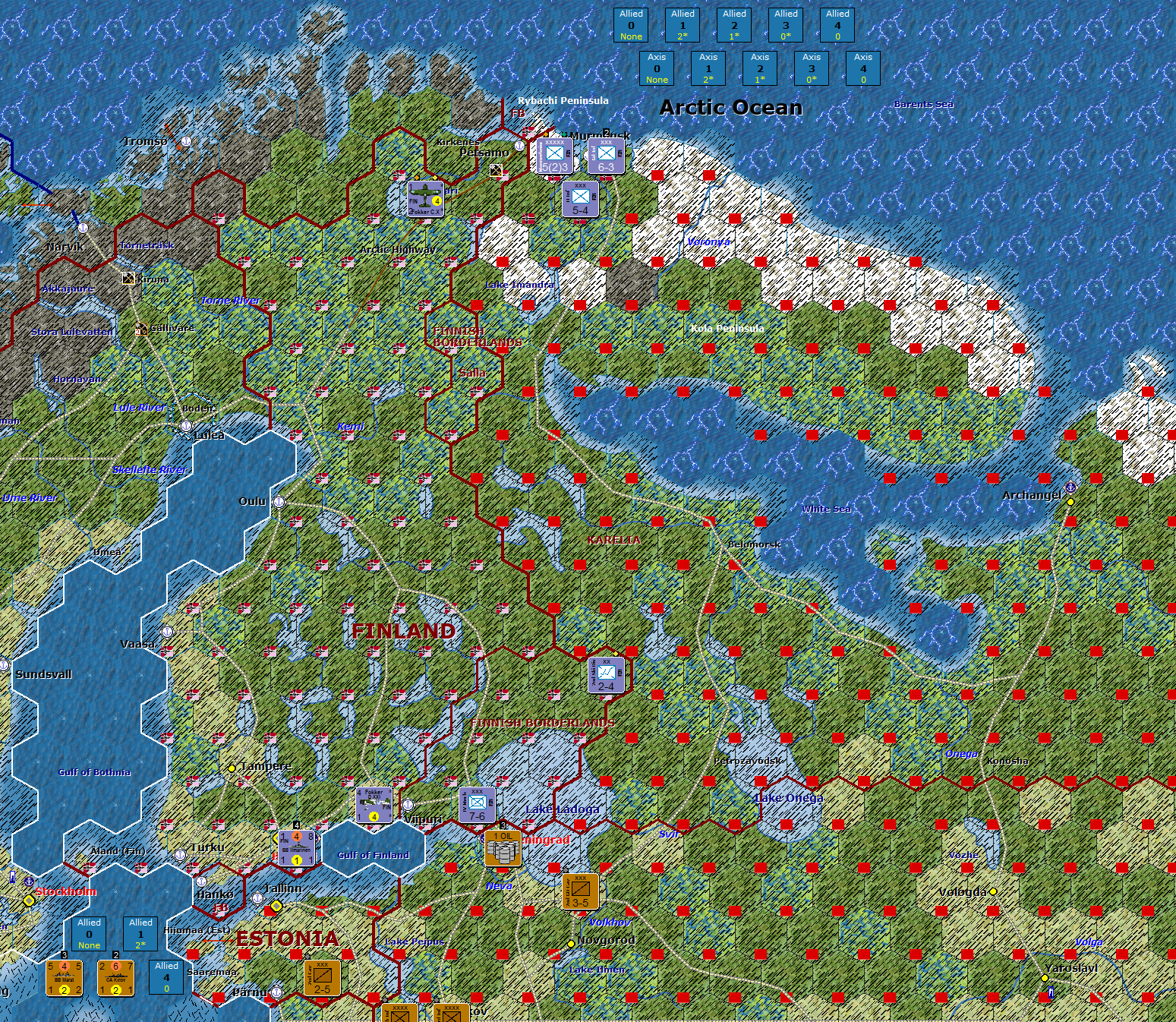
Task: Select the Mannerheim XXXXX army counter near Murmansk
Action: tap(556, 156)
